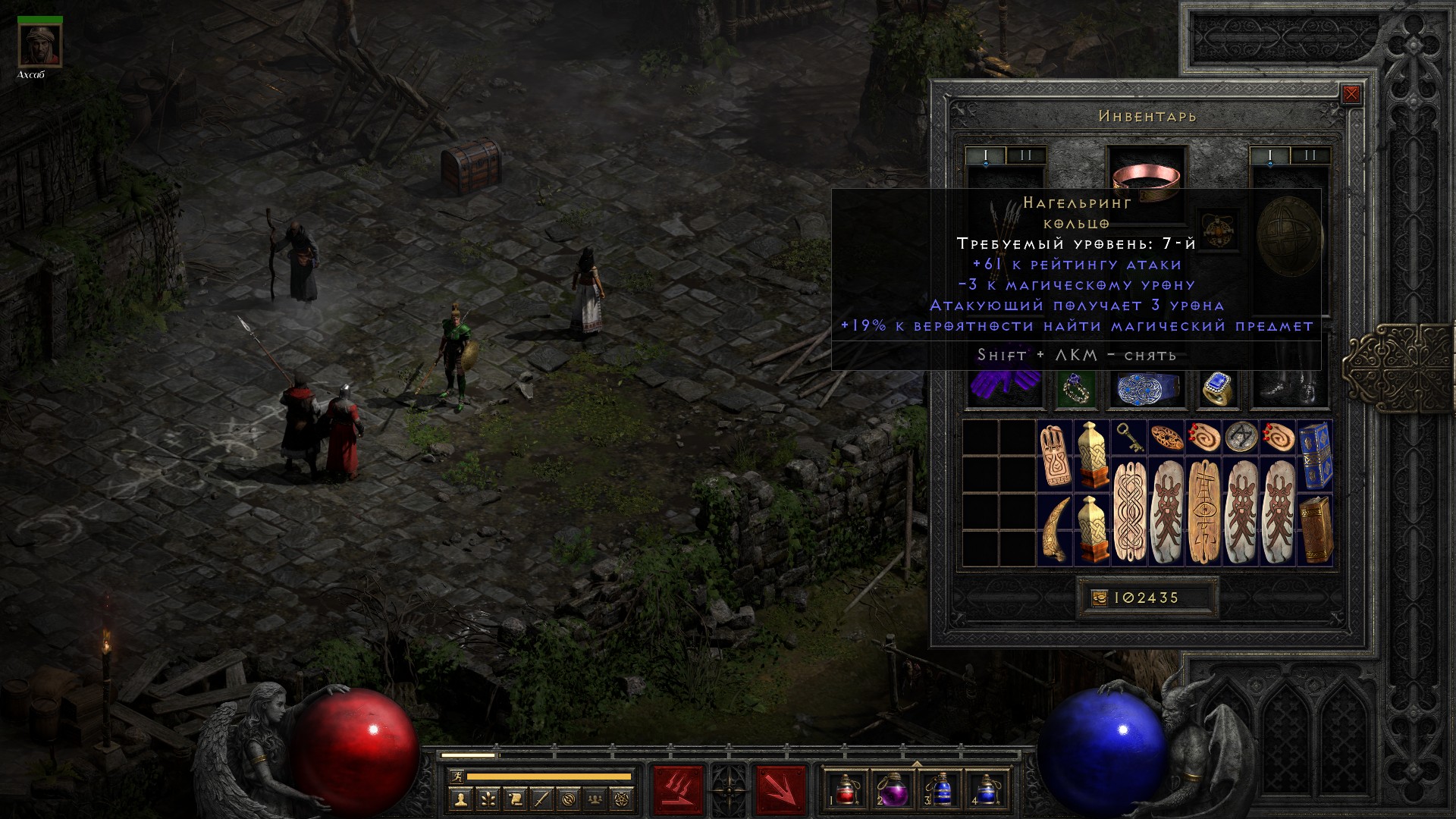Select the blue ornate belt slot

1146,388
